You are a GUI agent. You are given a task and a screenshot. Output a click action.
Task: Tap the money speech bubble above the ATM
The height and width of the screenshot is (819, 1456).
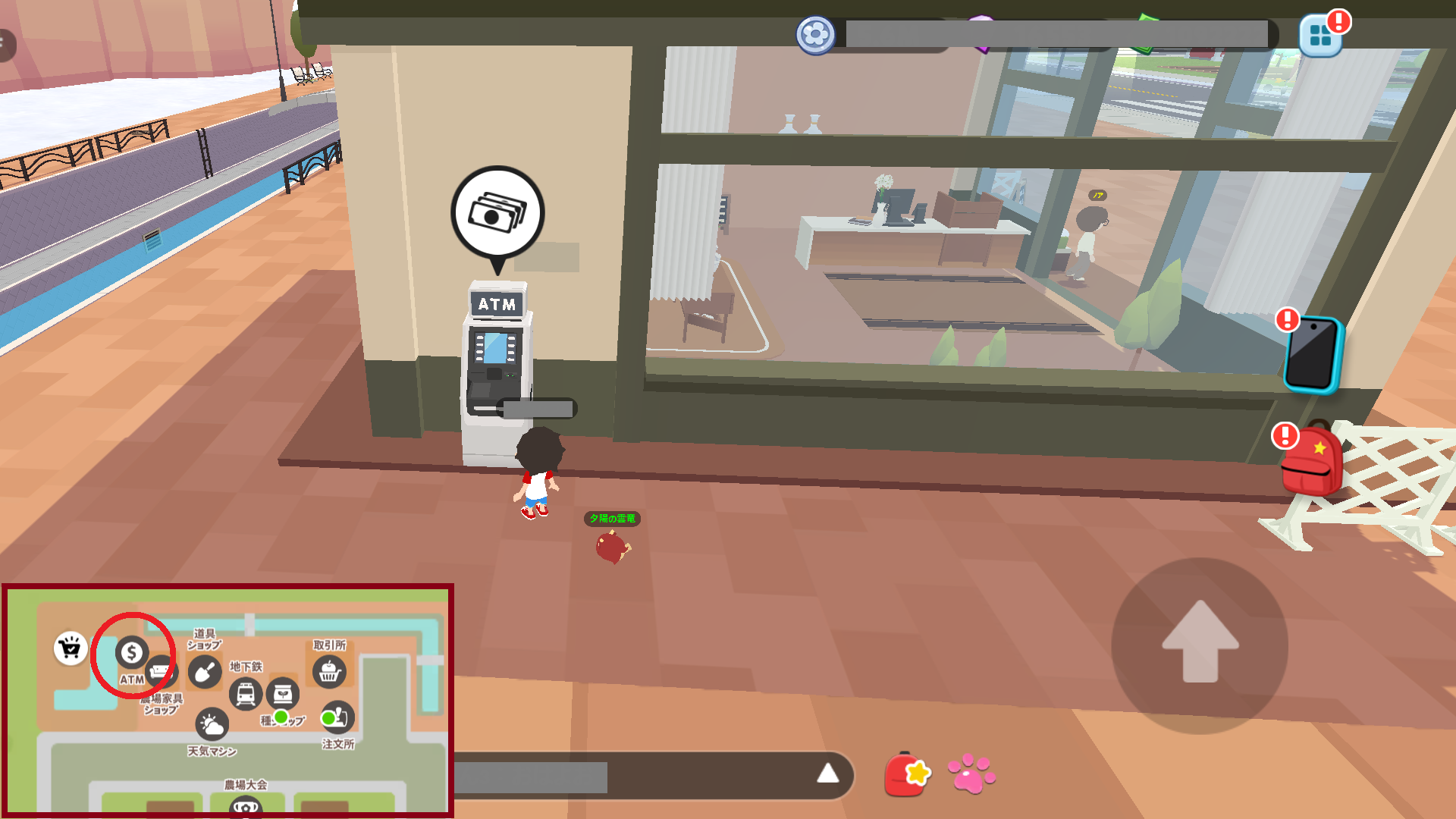coord(497,214)
